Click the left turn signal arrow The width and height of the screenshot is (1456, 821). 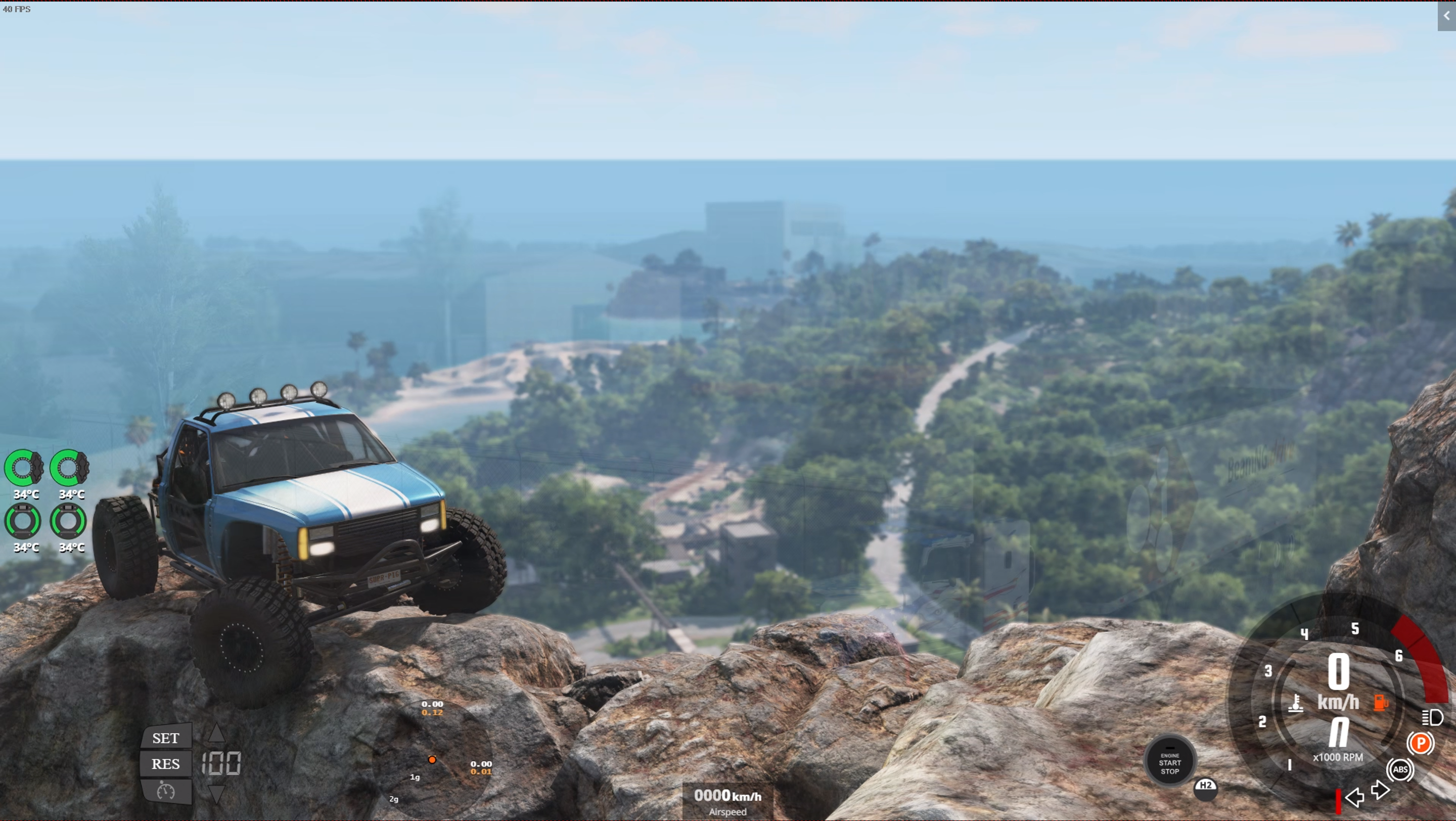coord(1354,797)
